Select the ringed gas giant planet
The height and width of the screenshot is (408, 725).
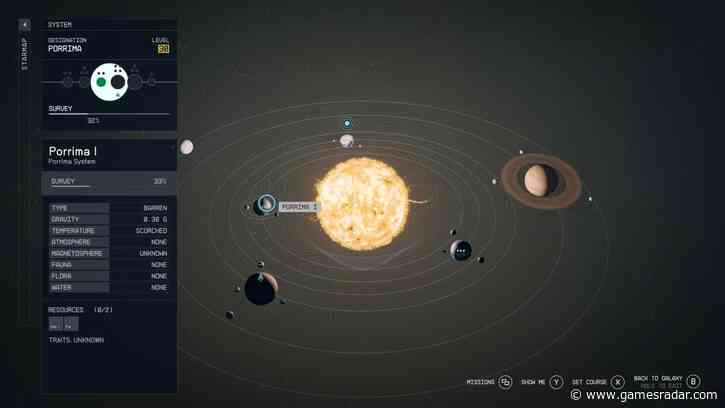pyautogui.click(x=540, y=180)
